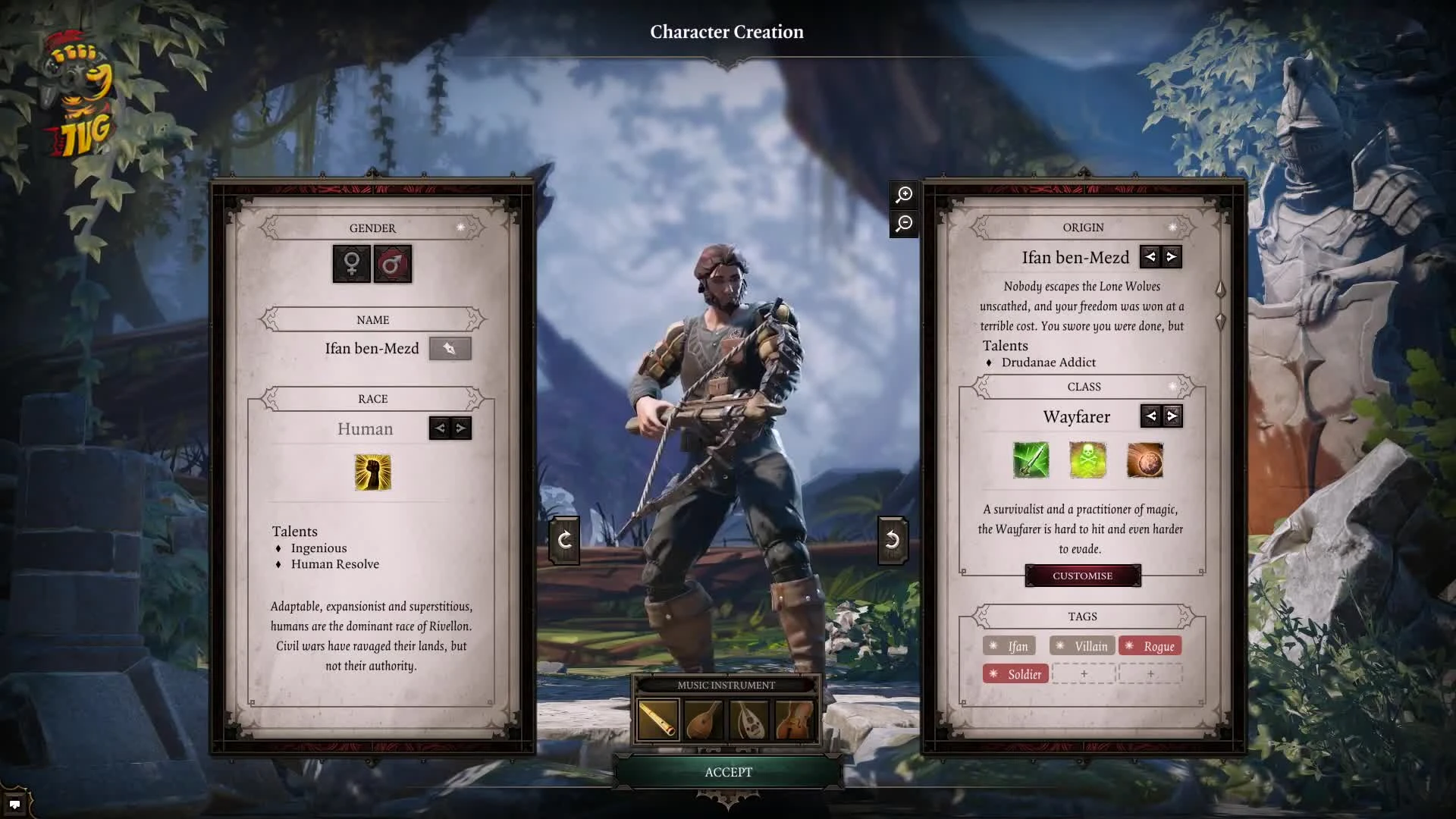
Task: Click the poison skull skill icon
Action: pyautogui.click(x=1087, y=461)
